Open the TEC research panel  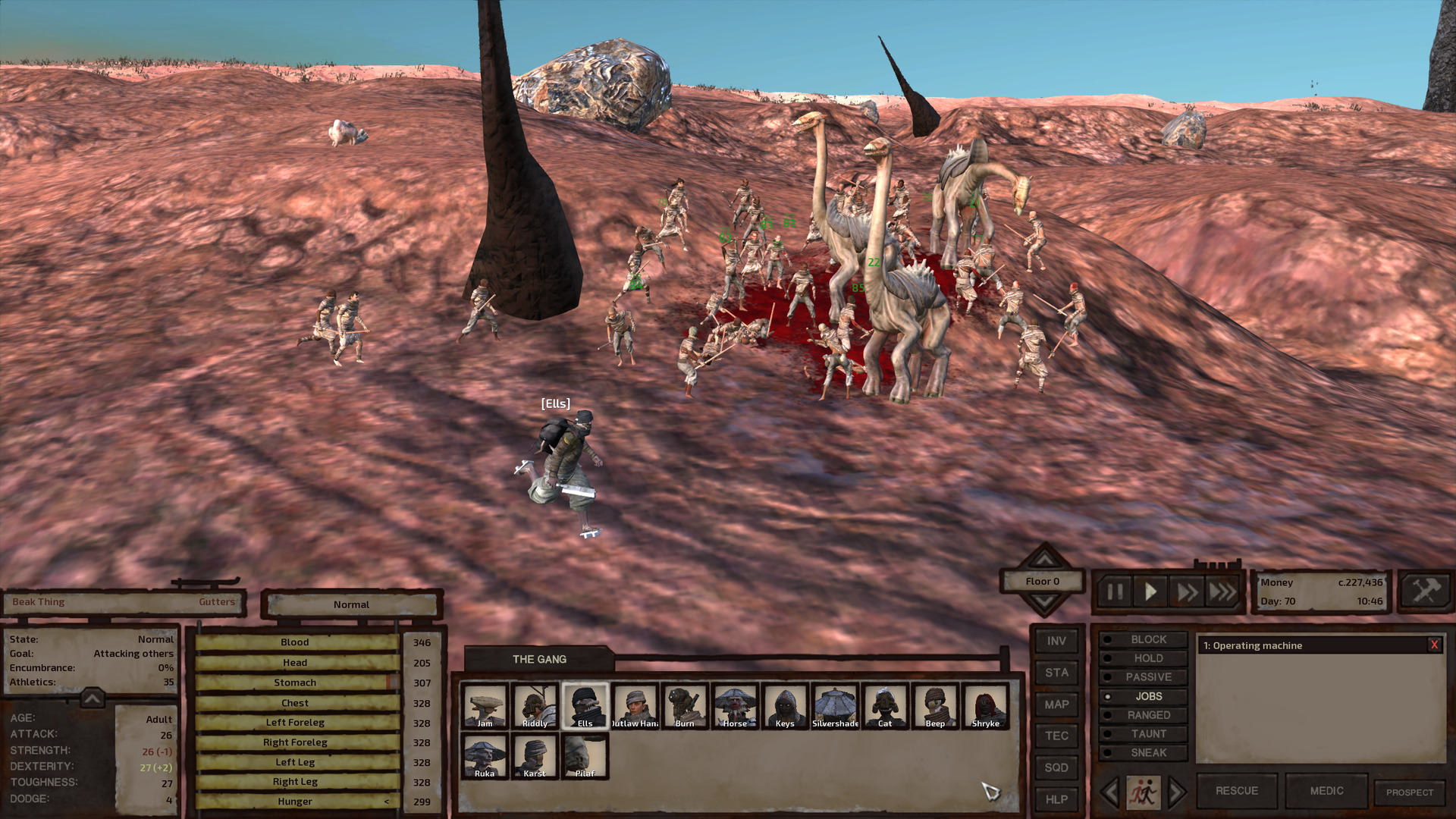(x=1056, y=736)
